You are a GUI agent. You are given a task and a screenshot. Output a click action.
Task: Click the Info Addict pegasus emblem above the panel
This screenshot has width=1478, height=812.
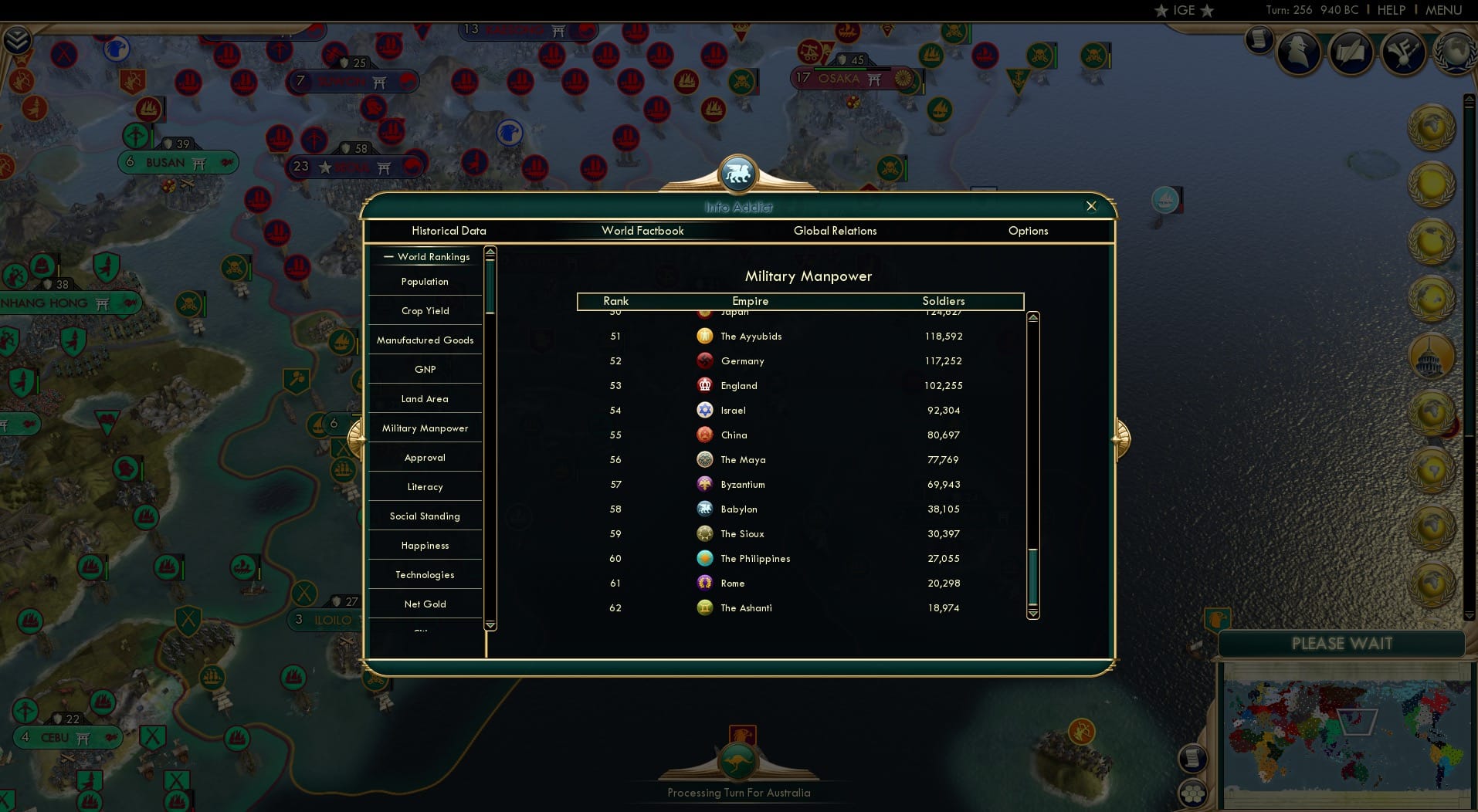(x=738, y=173)
